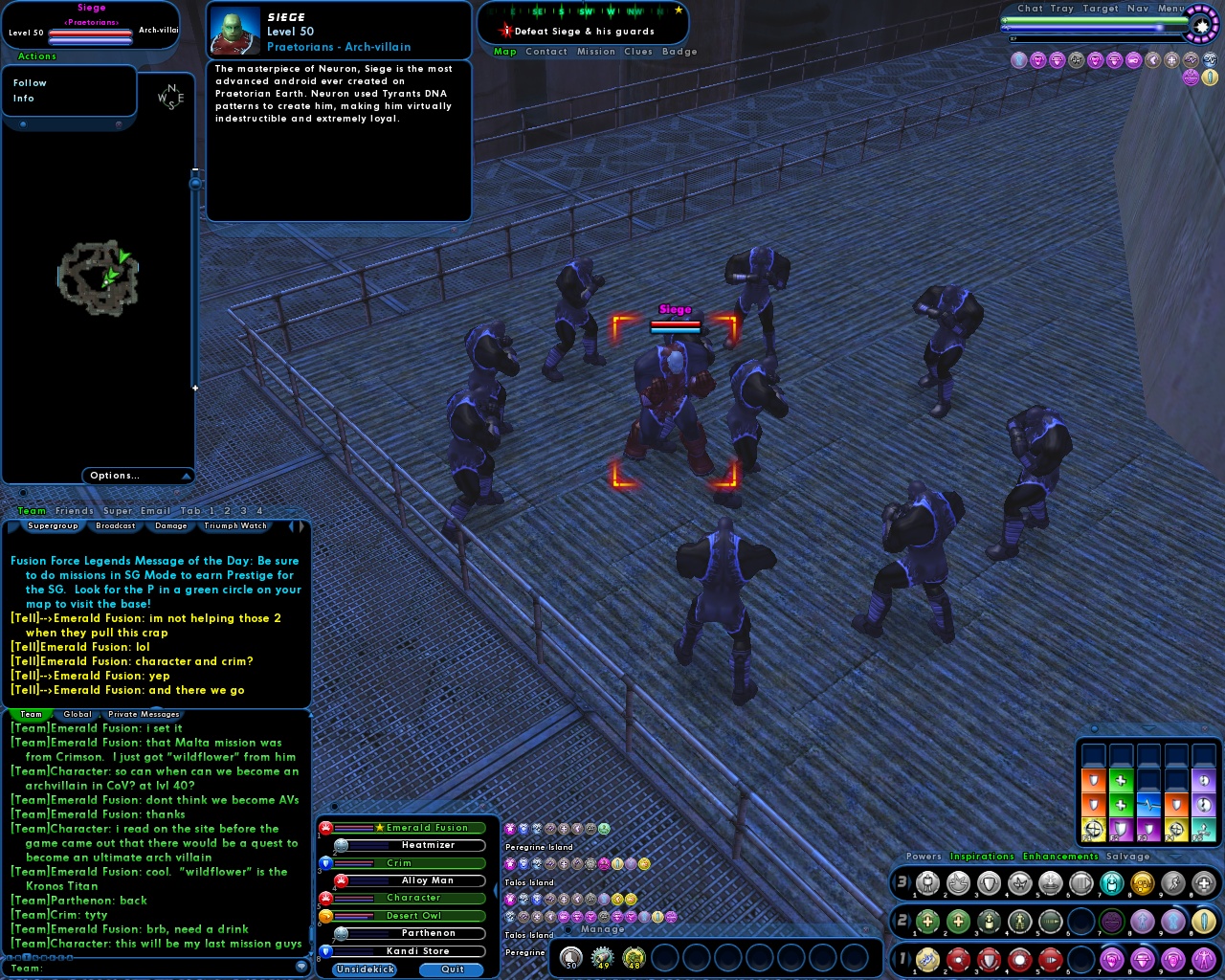
Task: Click the tray flip arrow beside tray 1
Action: pos(911,961)
